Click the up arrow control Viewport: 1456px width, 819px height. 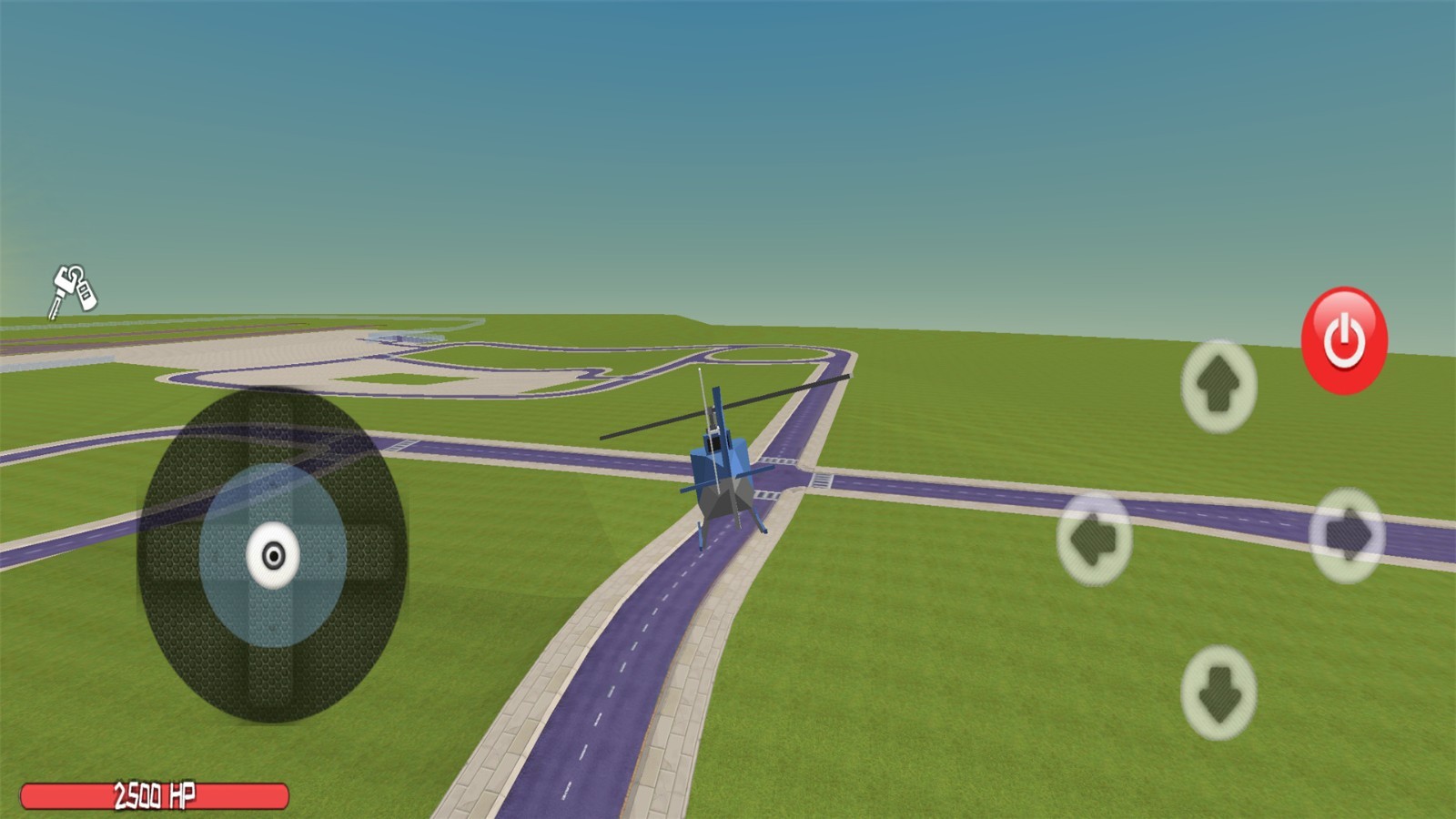1218,386
